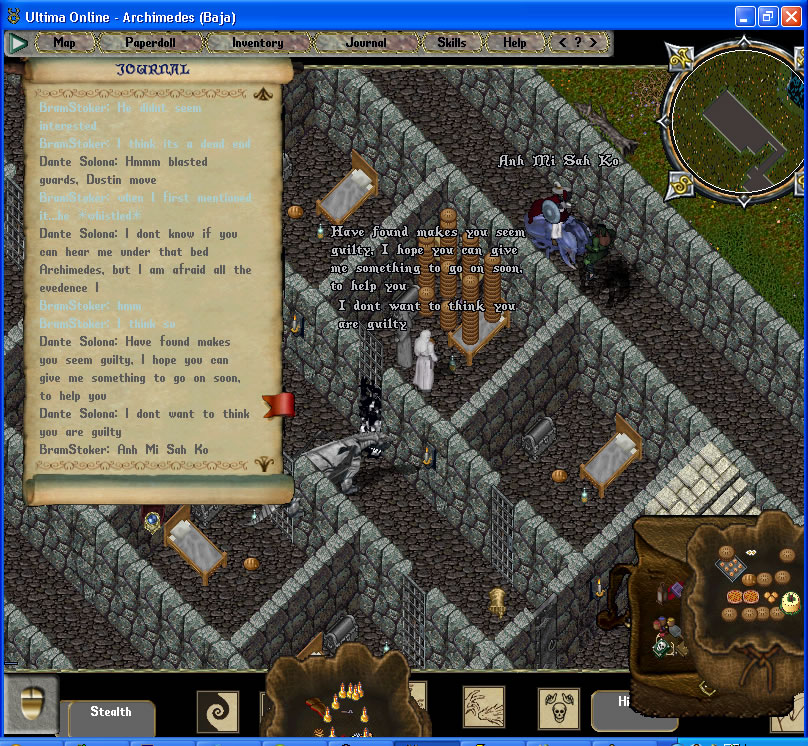Select the green skull spellbook in backpack
Image resolution: width=808 pixels, height=746 pixels.
(x=661, y=646)
